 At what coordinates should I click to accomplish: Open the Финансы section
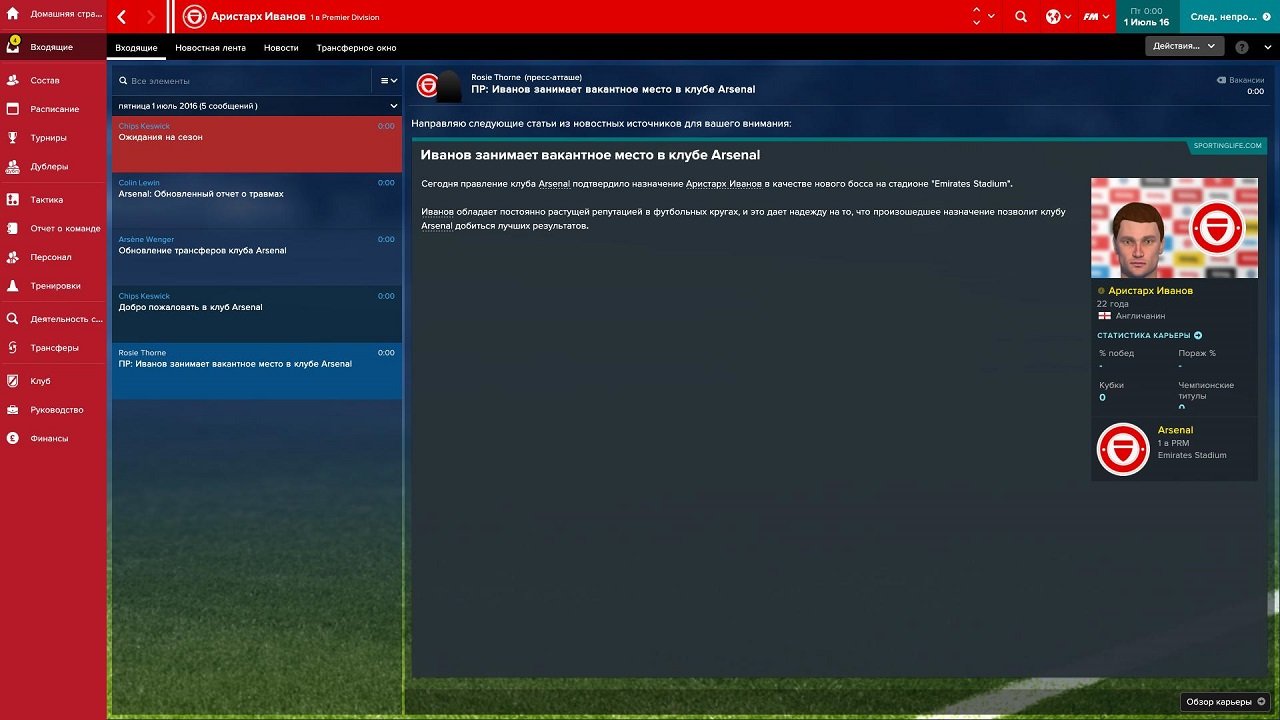point(46,438)
